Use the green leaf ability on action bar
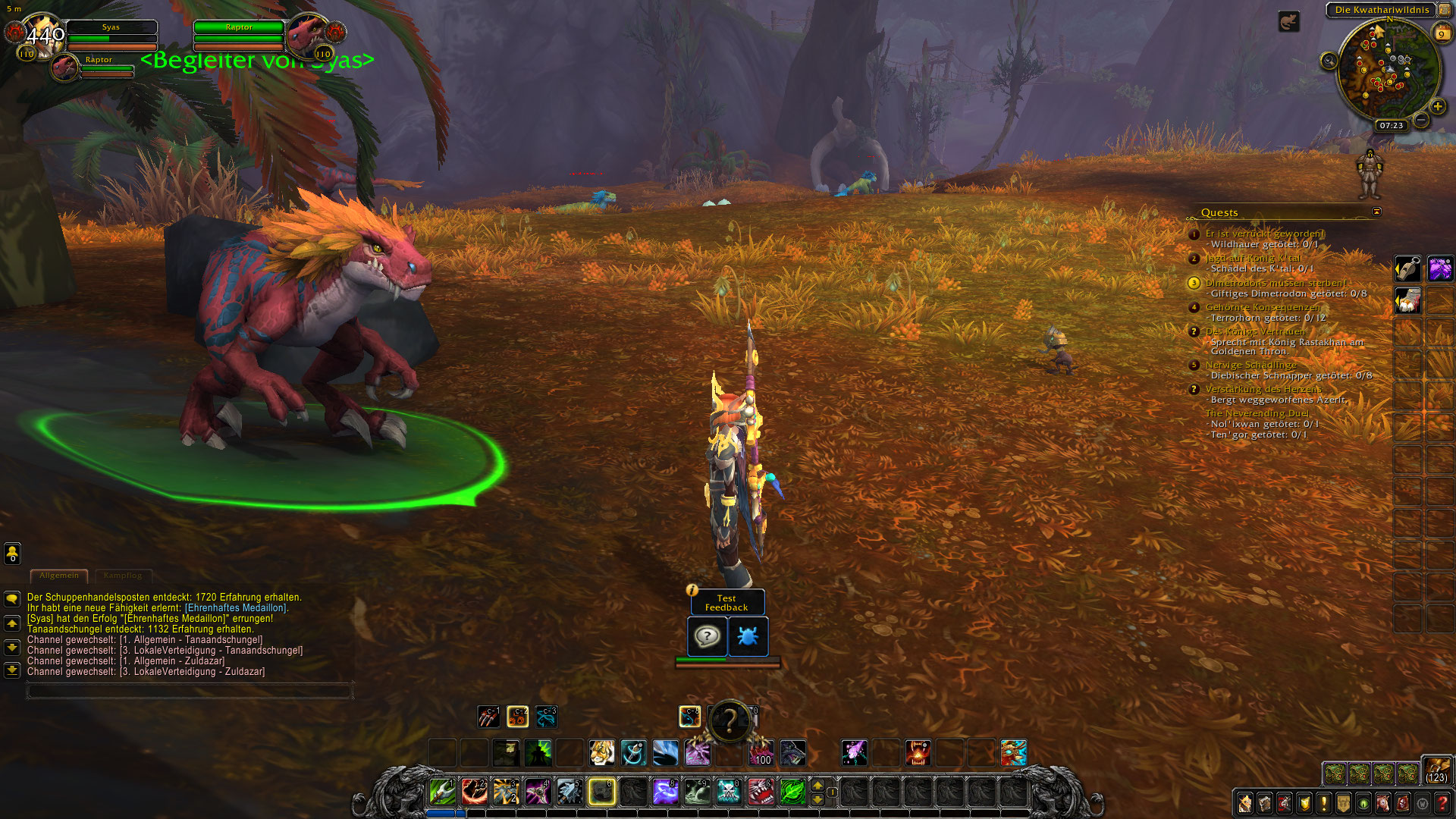The image size is (1456, 819). 792,792
